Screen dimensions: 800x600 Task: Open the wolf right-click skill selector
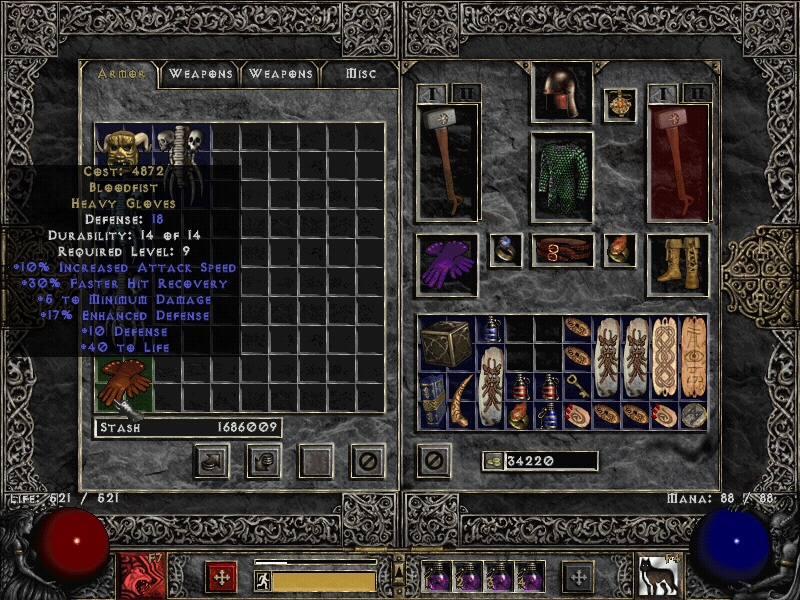(x=656, y=577)
